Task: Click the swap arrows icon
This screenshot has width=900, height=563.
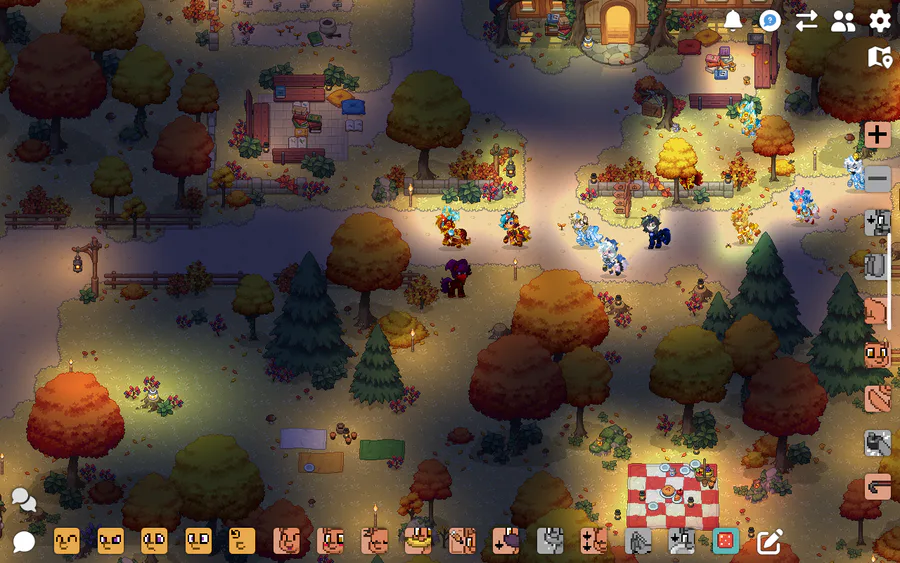Action: click(806, 21)
